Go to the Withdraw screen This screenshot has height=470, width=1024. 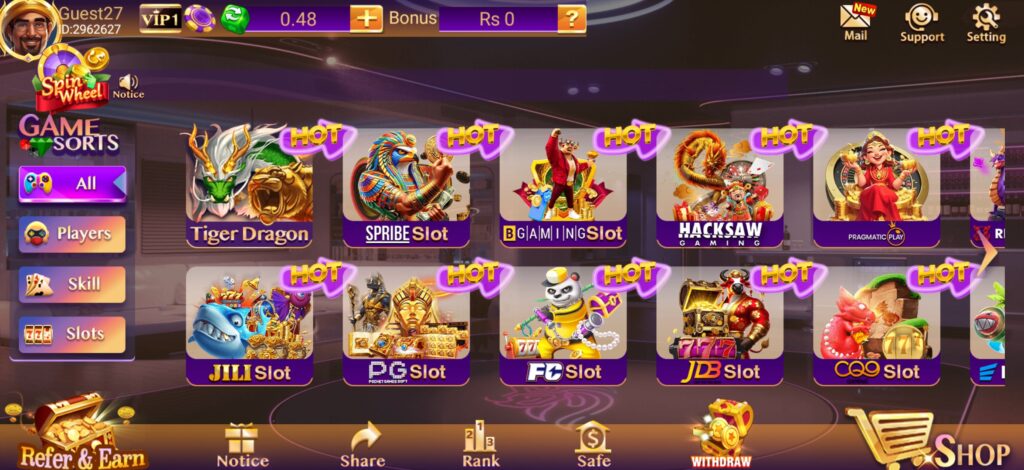[x=721, y=435]
